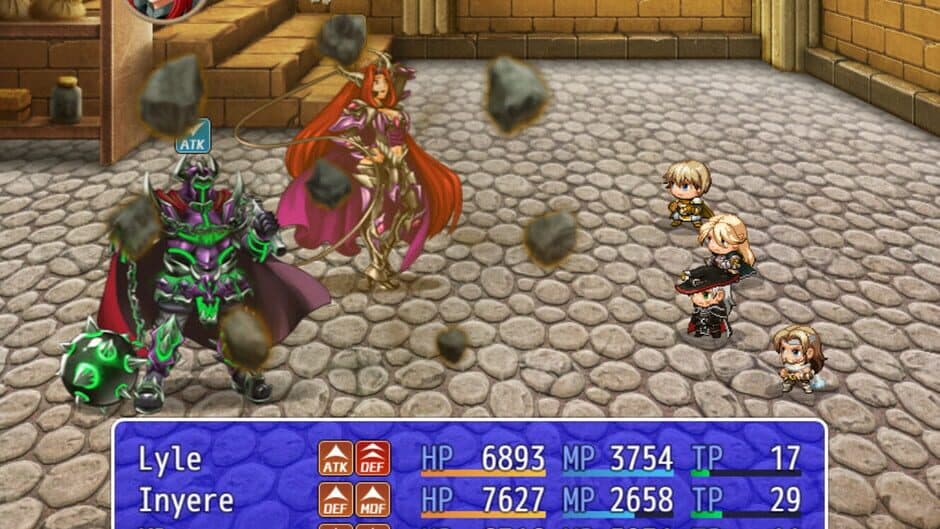Click Inyere's DEF buff icon
The width and height of the screenshot is (940, 529).
[335, 500]
